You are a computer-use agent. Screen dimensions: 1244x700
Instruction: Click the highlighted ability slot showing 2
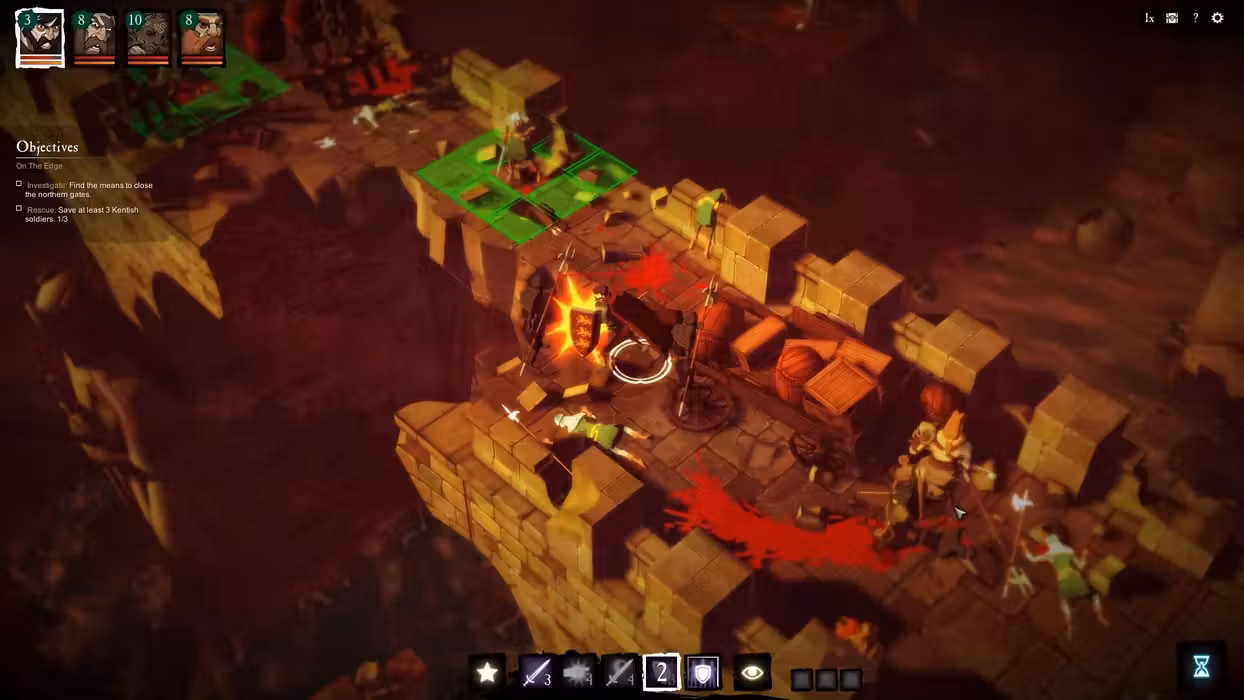[661, 672]
